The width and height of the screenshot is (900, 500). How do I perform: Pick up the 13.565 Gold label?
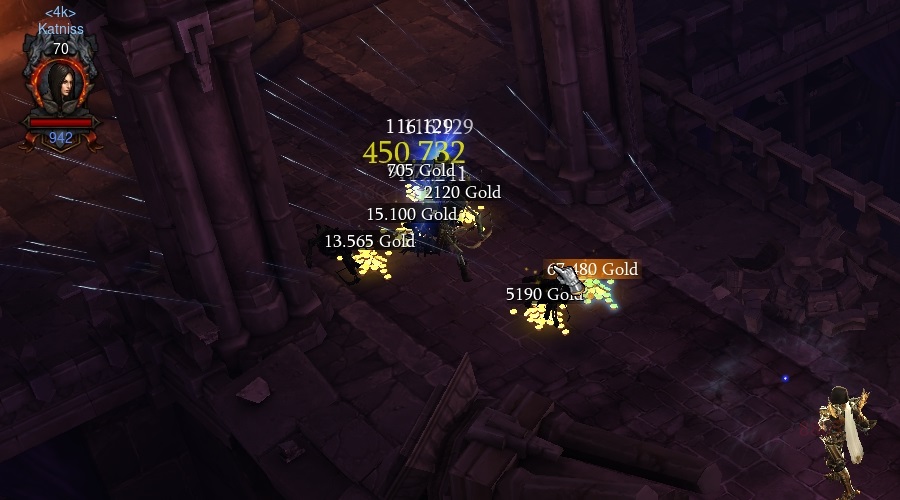[369, 241]
